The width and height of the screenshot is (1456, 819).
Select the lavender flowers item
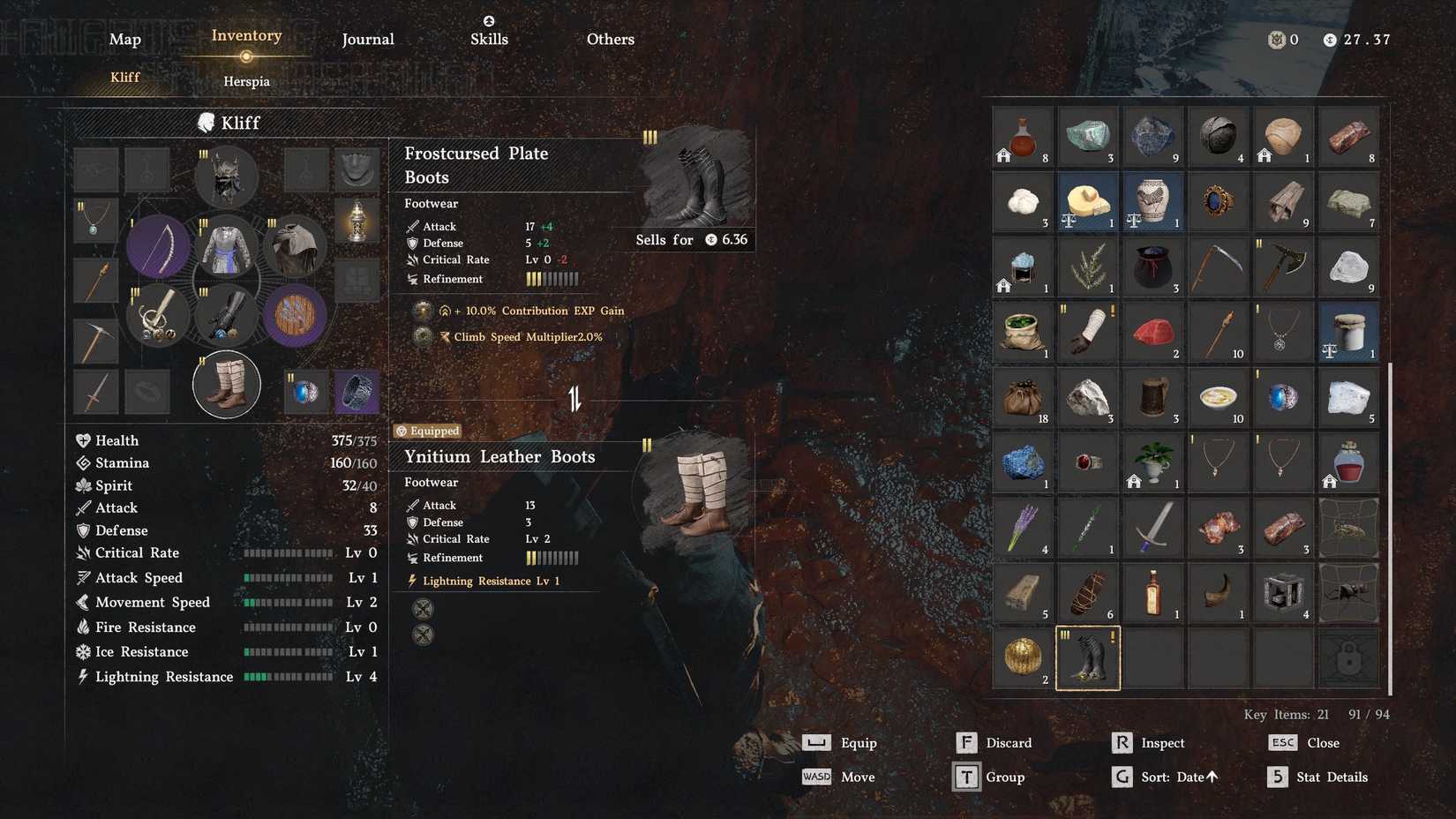pyautogui.click(x=1022, y=527)
